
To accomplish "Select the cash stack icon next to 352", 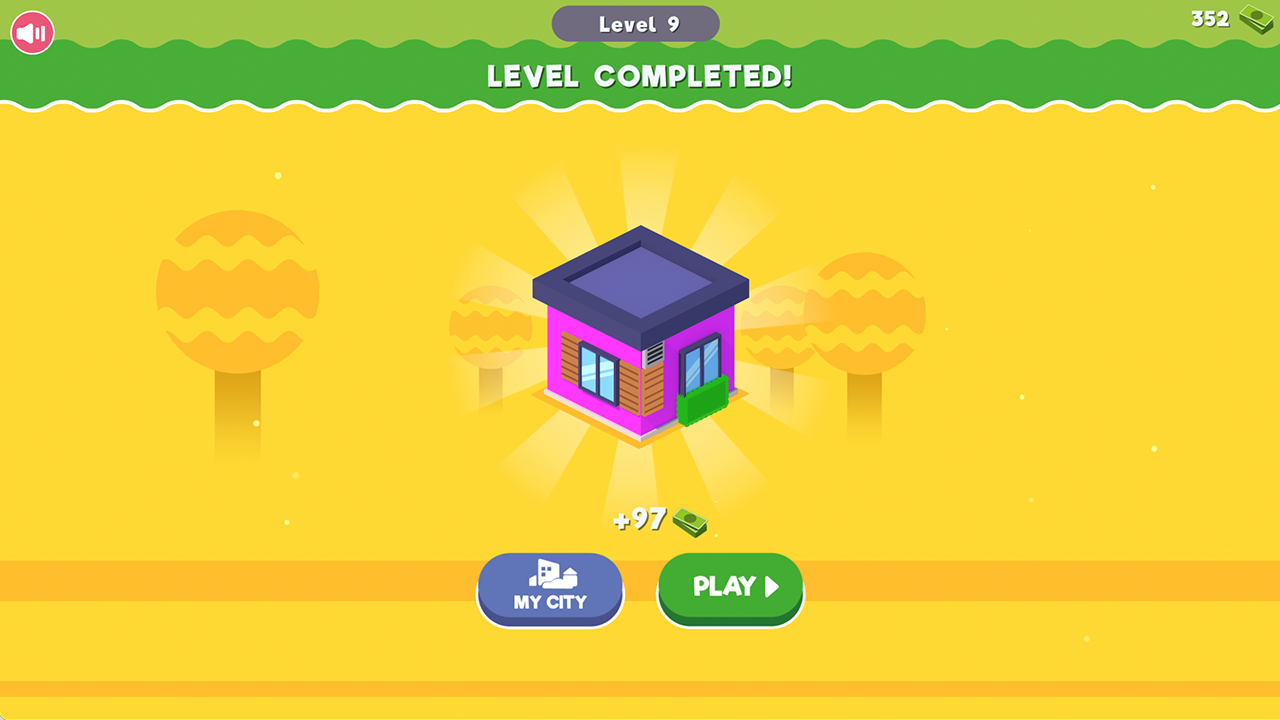I will [x=1253, y=18].
